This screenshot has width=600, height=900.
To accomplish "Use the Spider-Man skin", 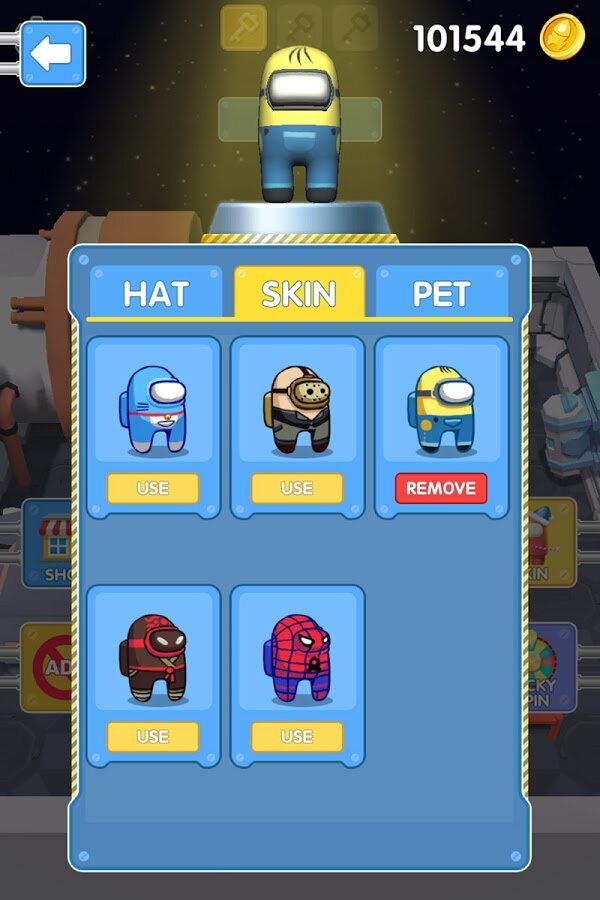I will pyautogui.click(x=297, y=736).
